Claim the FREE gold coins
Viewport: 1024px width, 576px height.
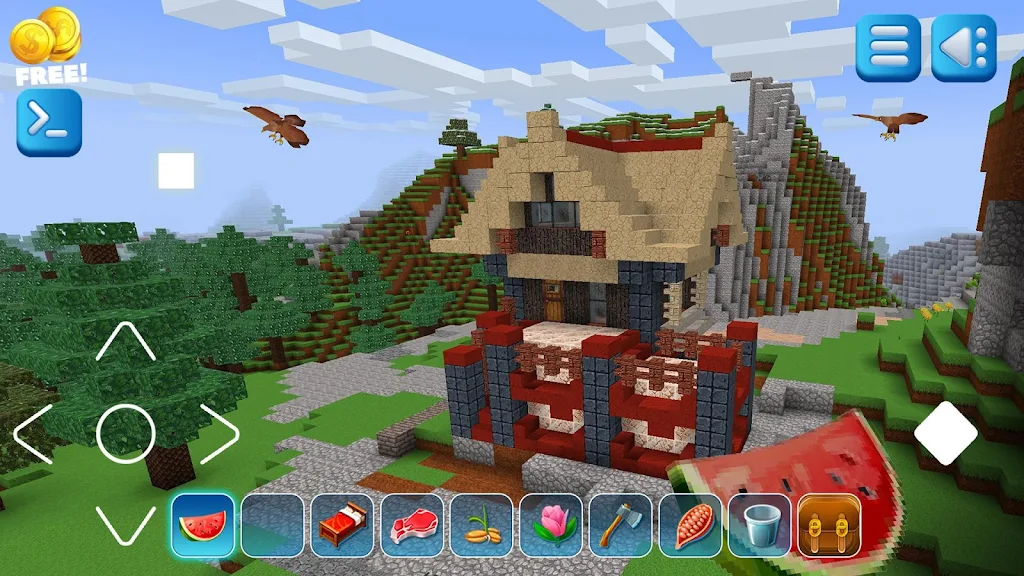pos(47,45)
